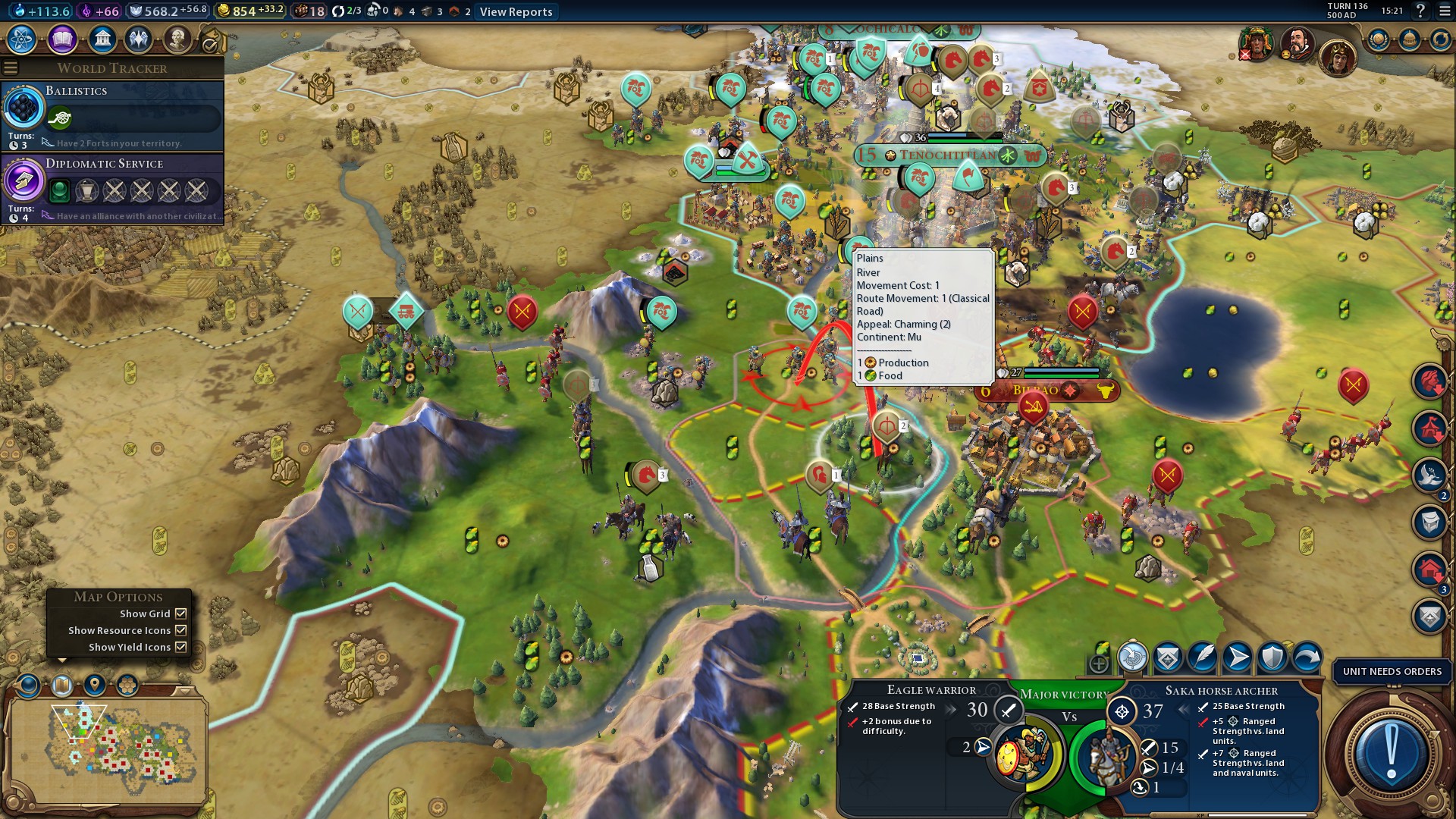
Task: Activate the ranged attack unit action
Action: tap(1132, 657)
